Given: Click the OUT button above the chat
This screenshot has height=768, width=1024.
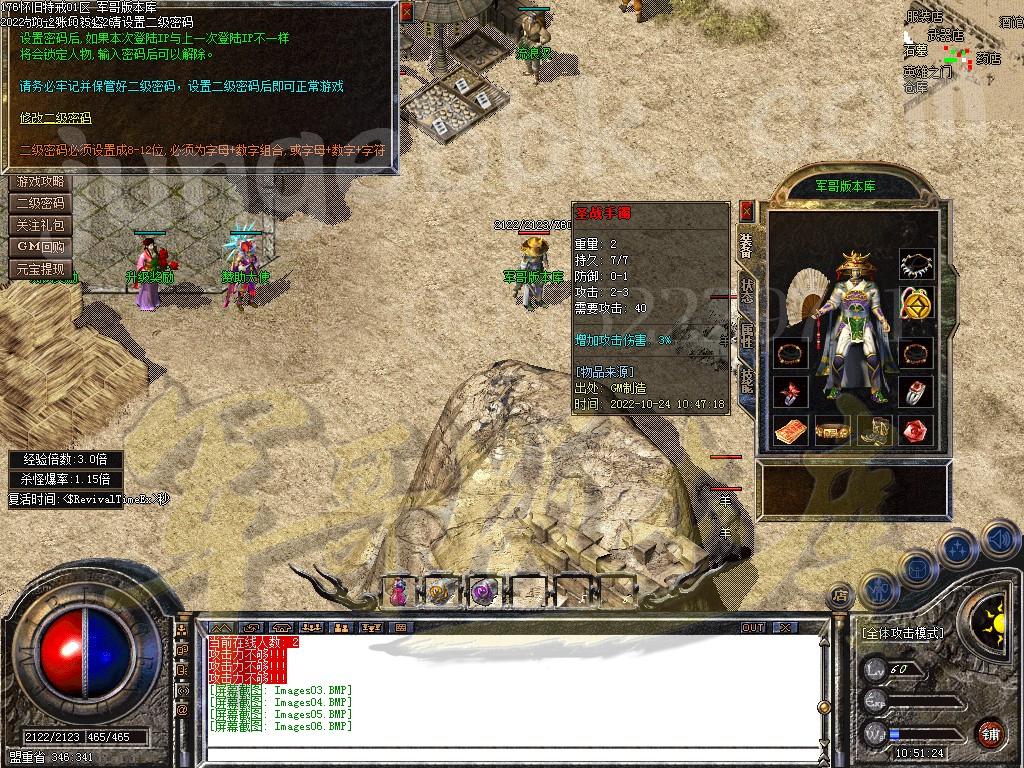Looking at the screenshot, I should click(752, 627).
